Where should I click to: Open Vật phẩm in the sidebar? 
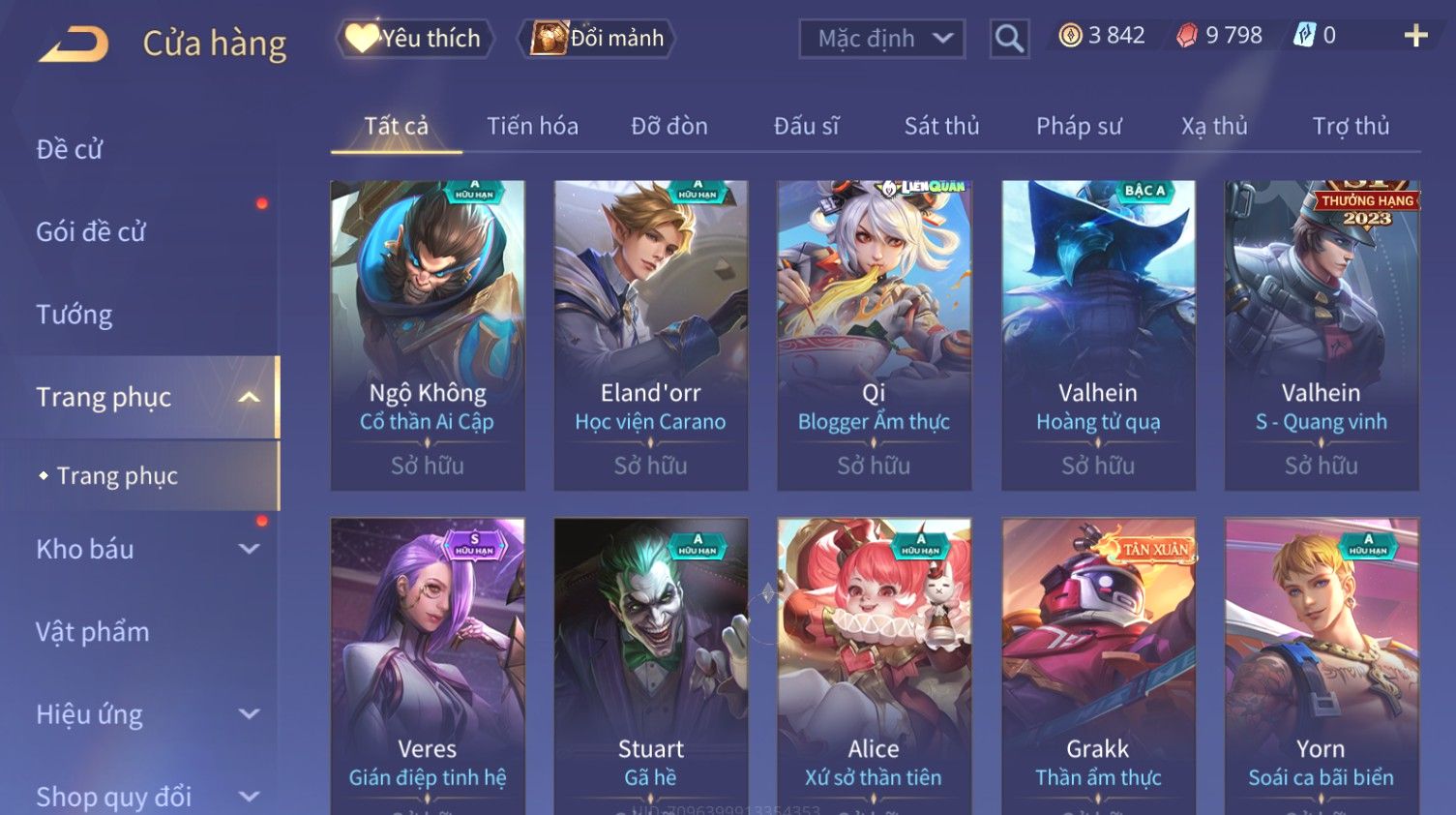[x=93, y=632]
